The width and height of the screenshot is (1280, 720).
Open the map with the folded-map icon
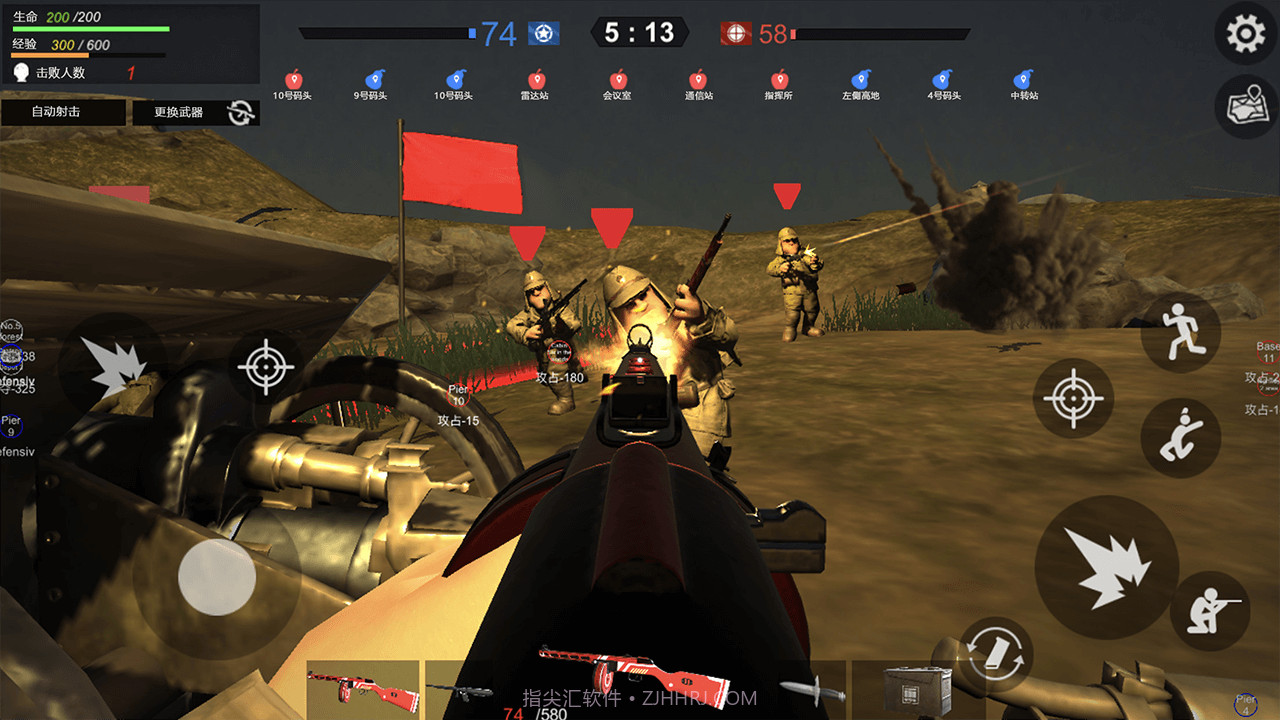click(x=1245, y=107)
